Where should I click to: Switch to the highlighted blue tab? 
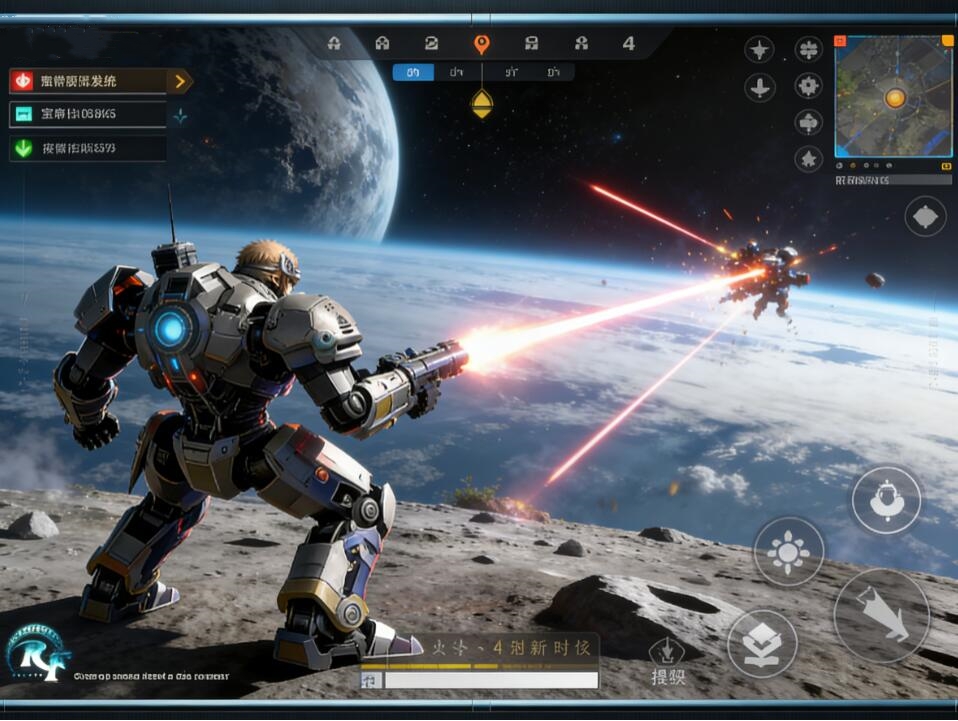[413, 72]
